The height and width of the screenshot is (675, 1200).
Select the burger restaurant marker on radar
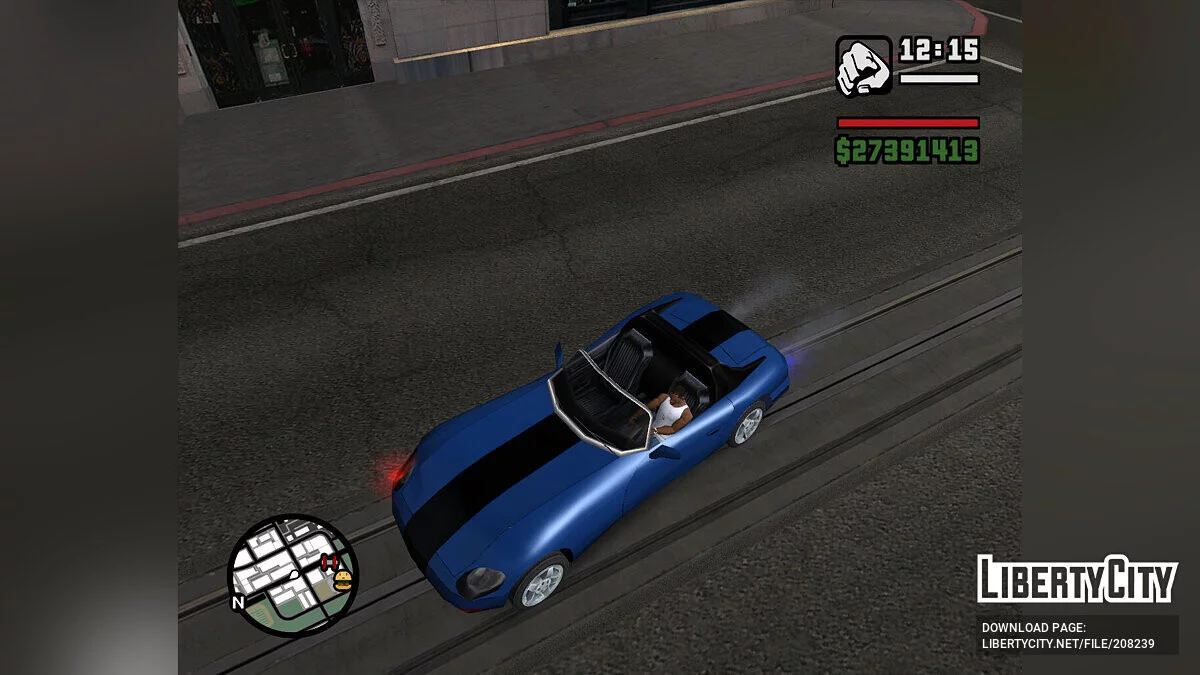(343, 580)
